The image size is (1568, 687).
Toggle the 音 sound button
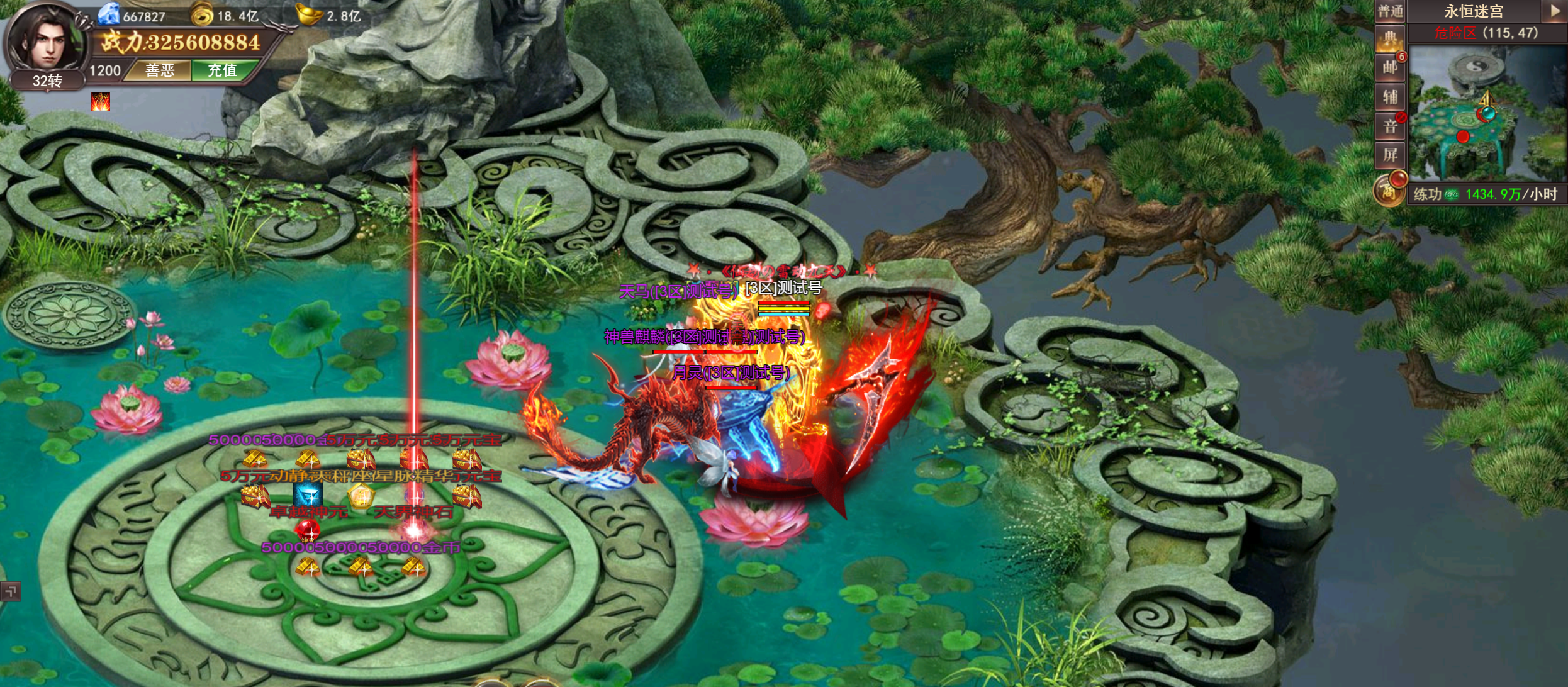point(1390,126)
